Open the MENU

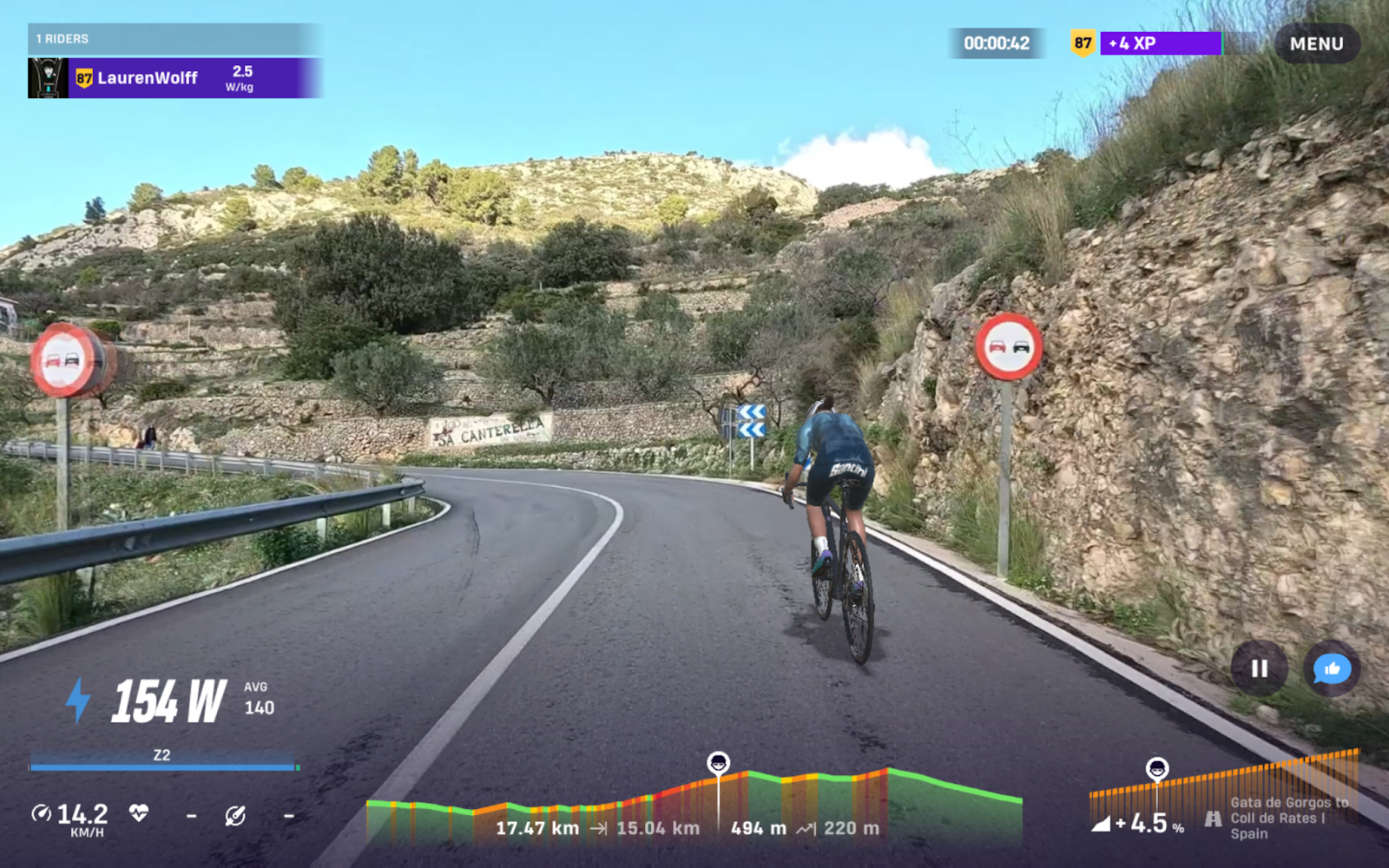[x=1316, y=43]
